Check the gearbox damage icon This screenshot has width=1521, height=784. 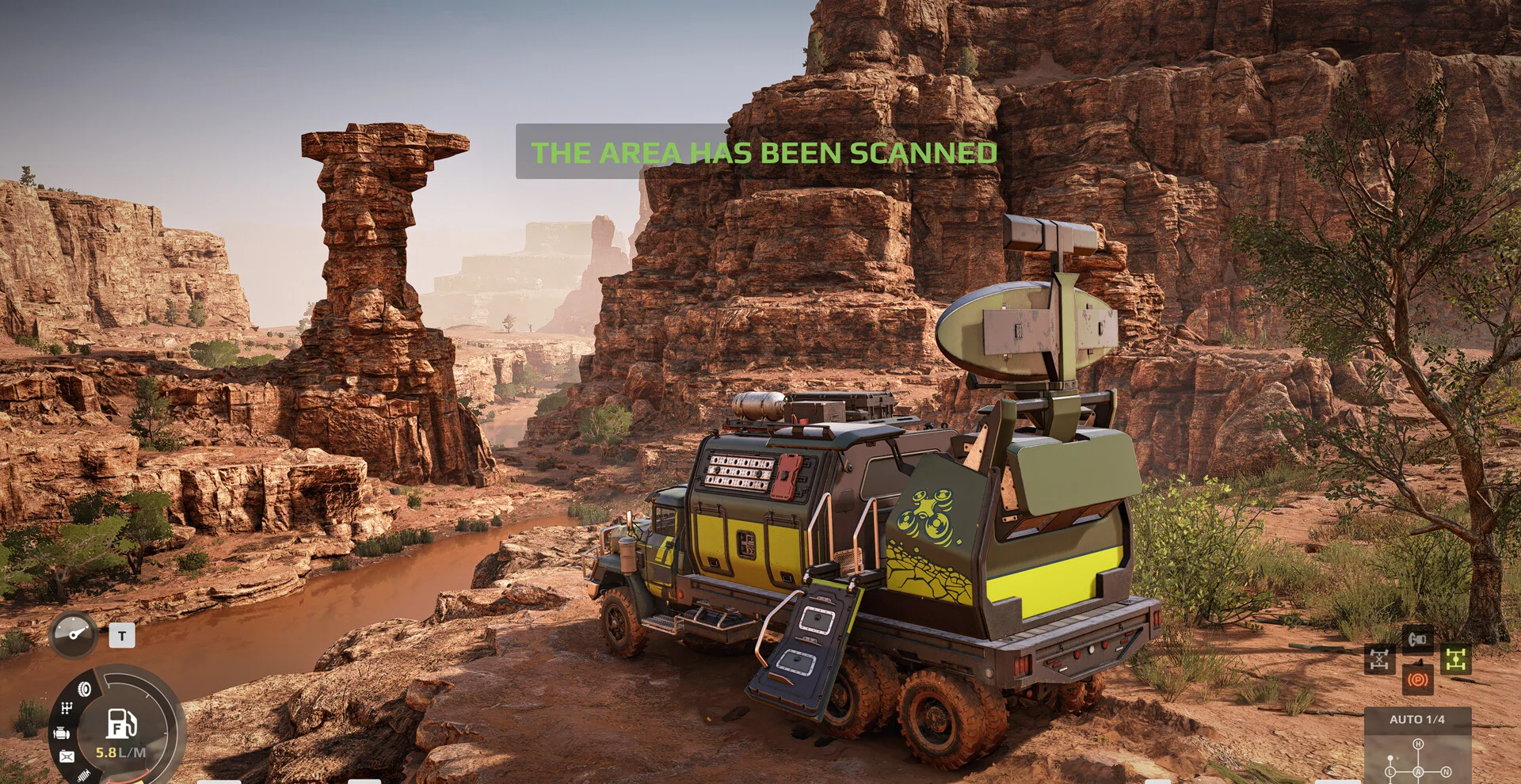click(x=67, y=708)
